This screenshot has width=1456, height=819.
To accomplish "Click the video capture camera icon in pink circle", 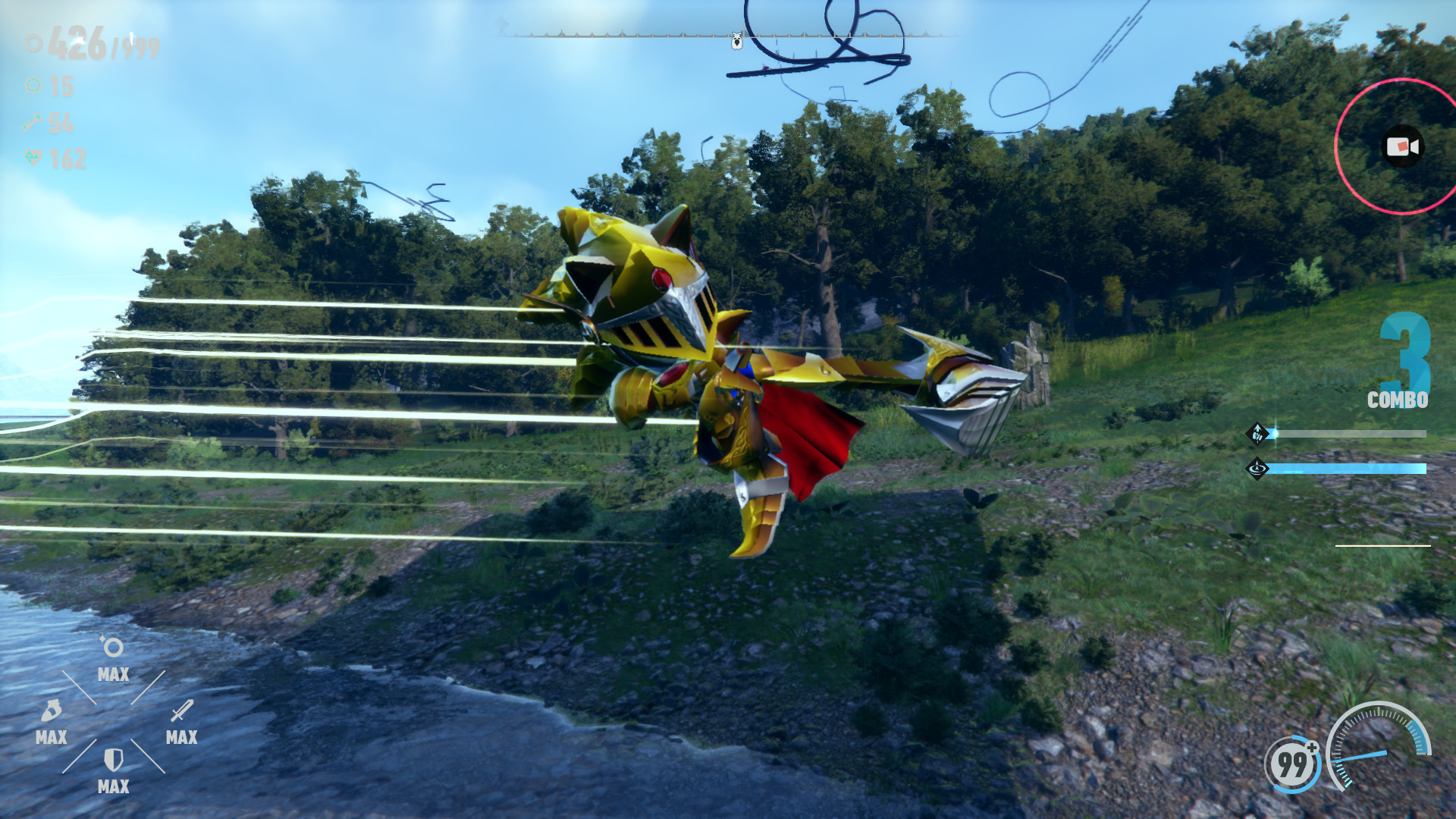I will coord(1402,146).
